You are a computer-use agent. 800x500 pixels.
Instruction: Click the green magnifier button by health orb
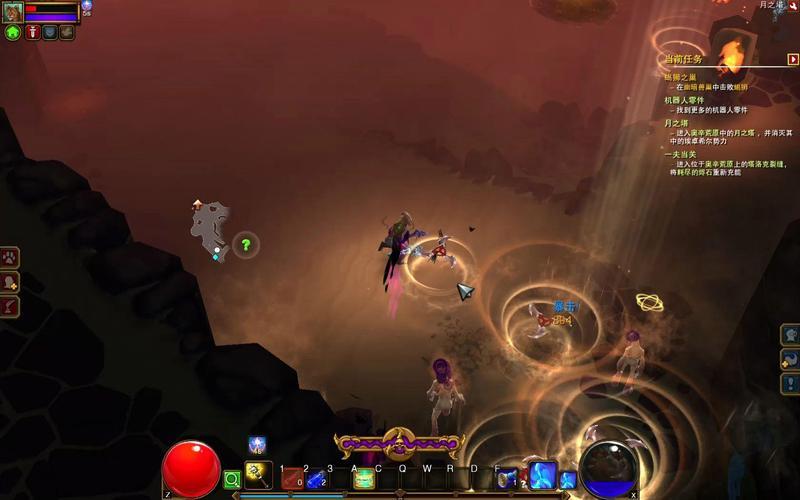[x=232, y=480]
